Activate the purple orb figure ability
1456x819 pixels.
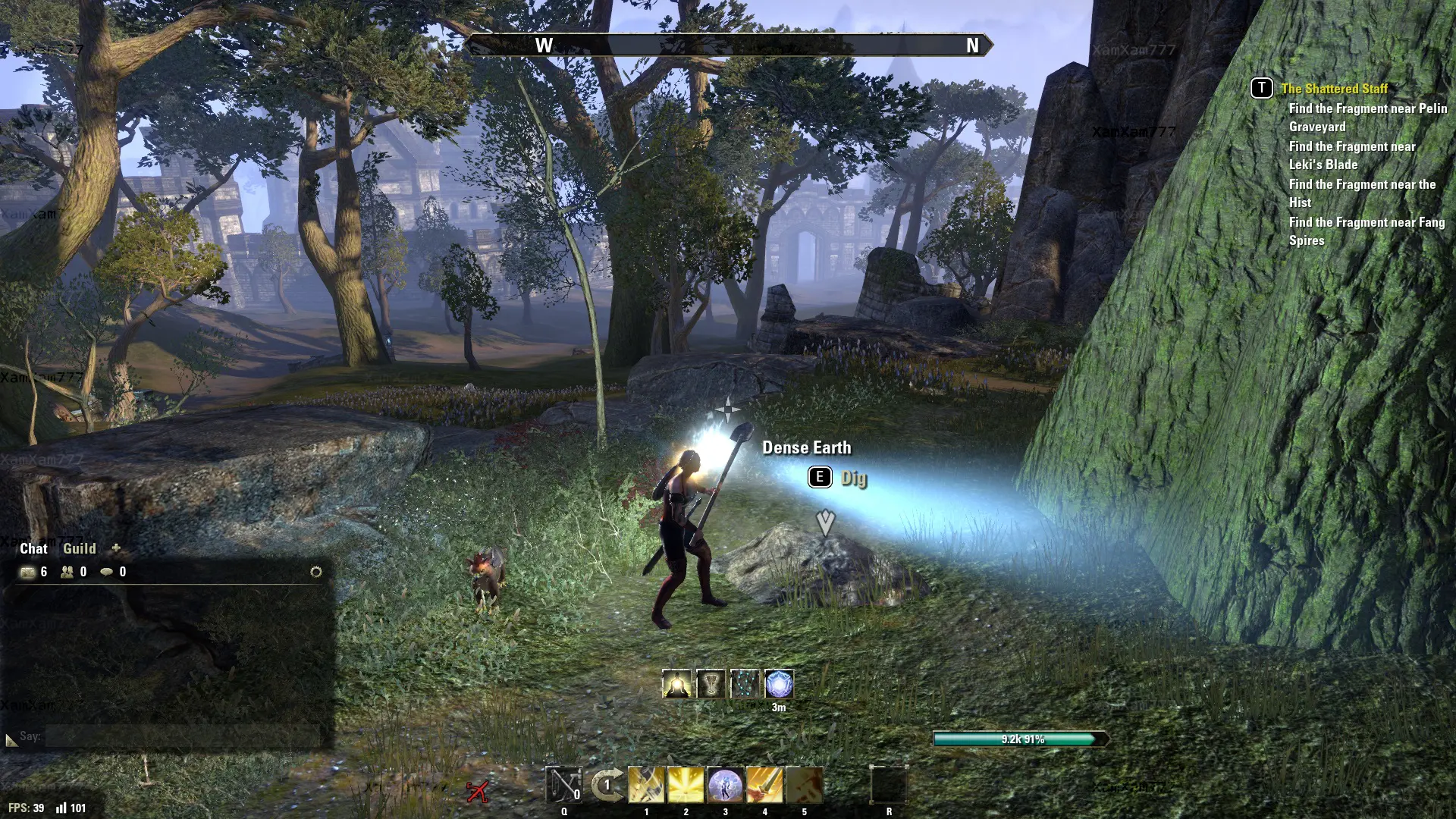point(725,785)
